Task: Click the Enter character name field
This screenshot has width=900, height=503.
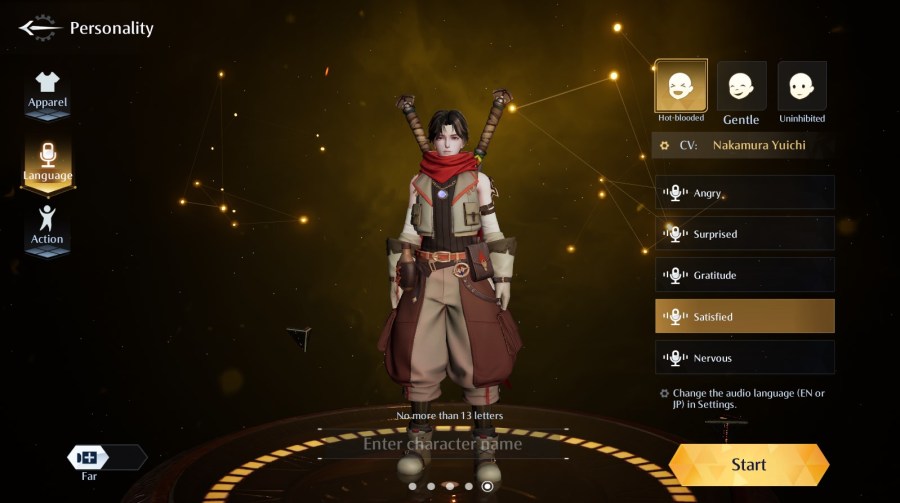Action: coord(442,443)
